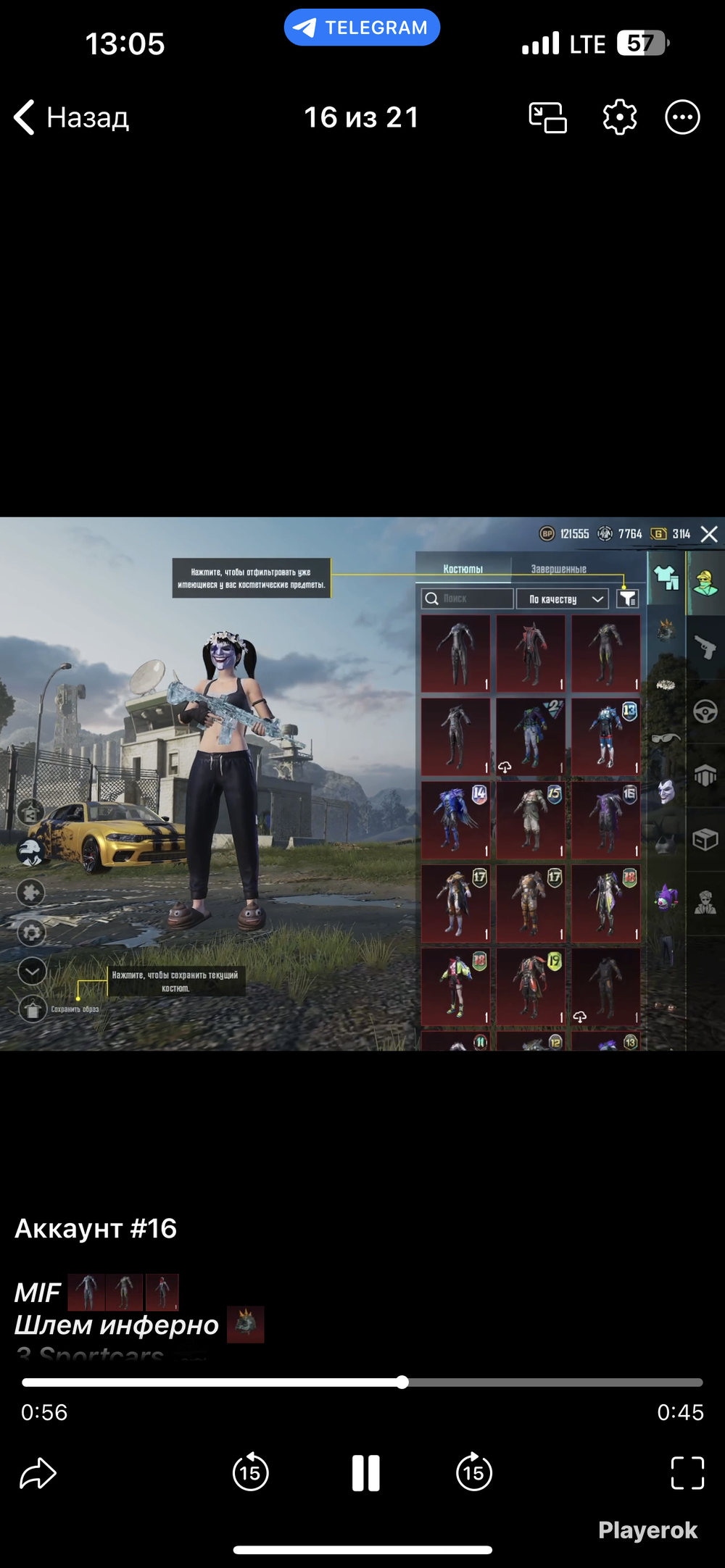Choose the costume with the 13 badge and blue armor
Image resolution: width=725 pixels, height=1568 pixels.
[x=606, y=737]
